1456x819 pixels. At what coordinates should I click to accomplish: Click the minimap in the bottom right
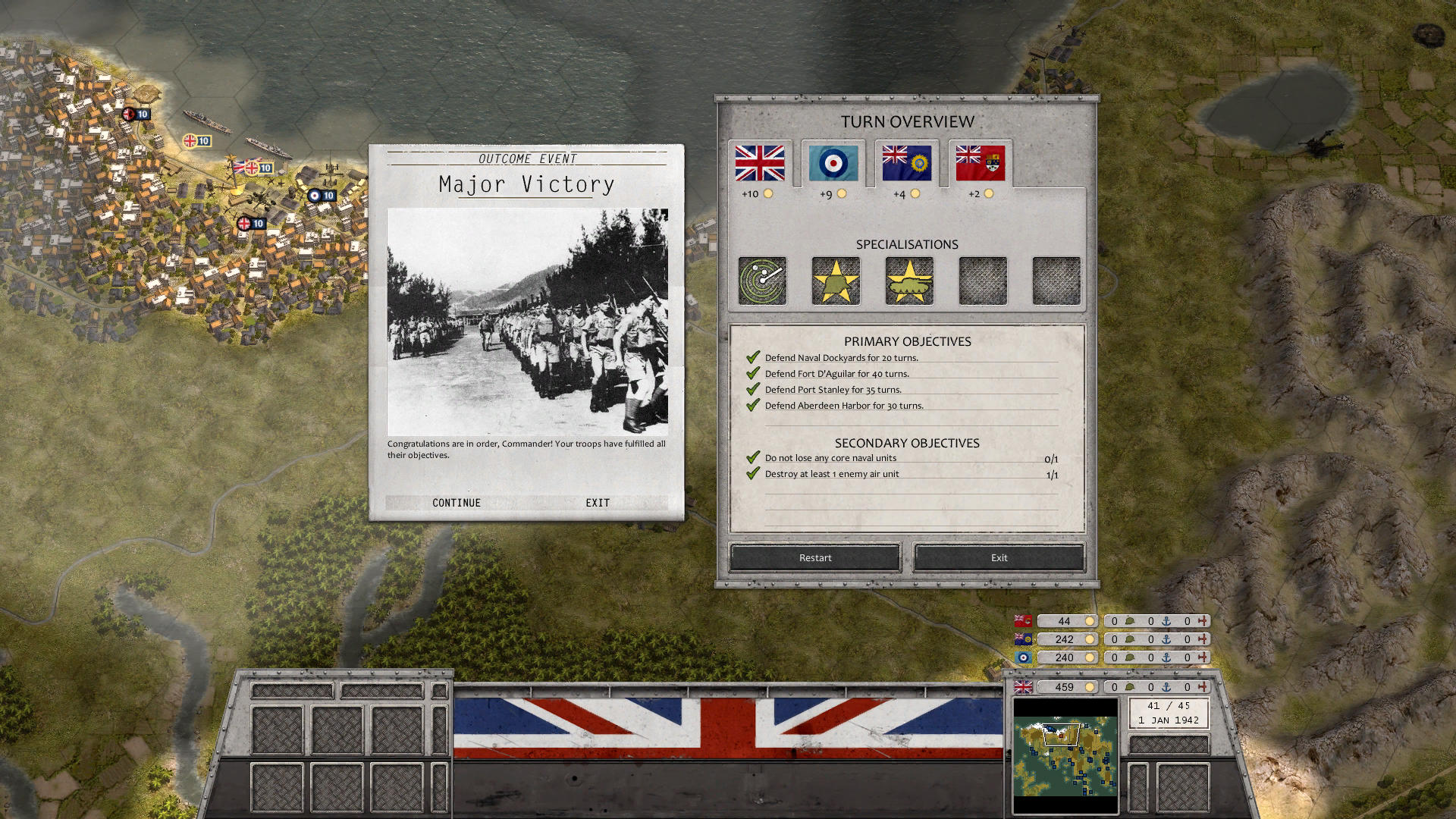point(1065,756)
